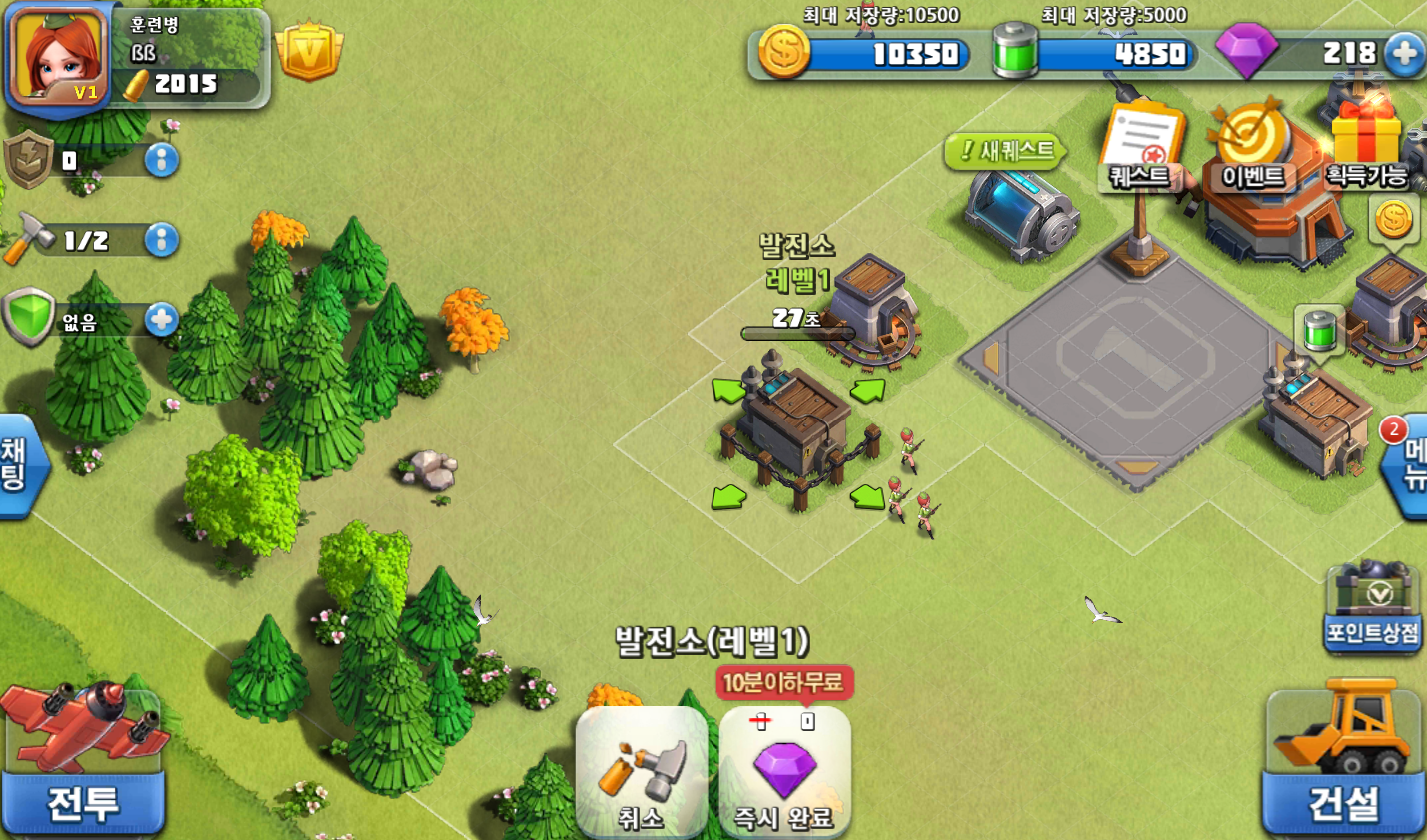Open the 채팅 chat tab
1427x840 pixels.
(18, 464)
